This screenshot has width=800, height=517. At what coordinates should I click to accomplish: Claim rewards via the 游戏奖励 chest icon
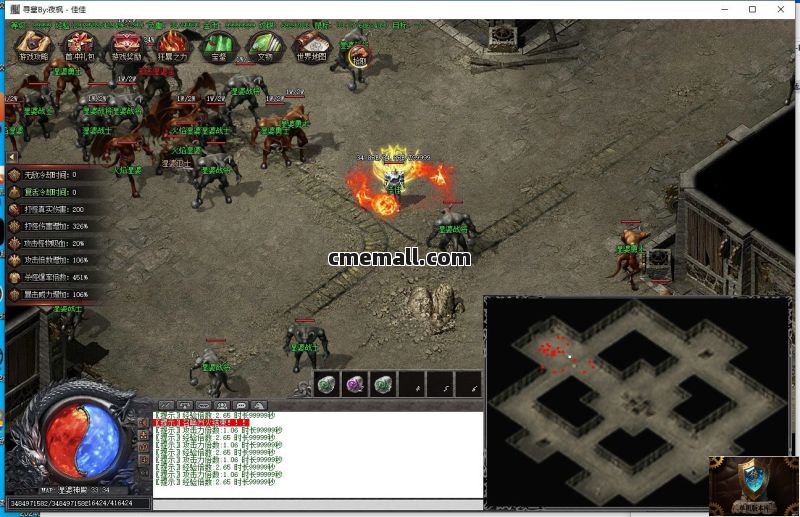pyautogui.click(x=126, y=45)
